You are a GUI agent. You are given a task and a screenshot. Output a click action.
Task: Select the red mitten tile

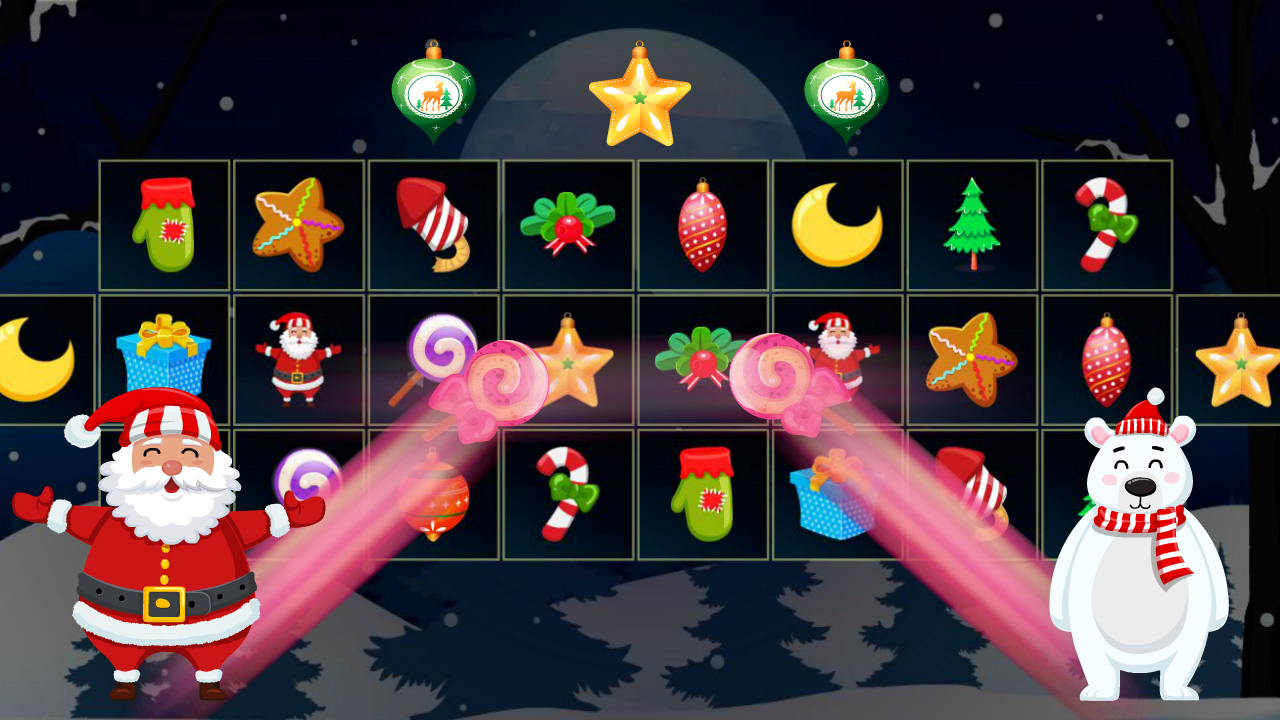(163, 224)
